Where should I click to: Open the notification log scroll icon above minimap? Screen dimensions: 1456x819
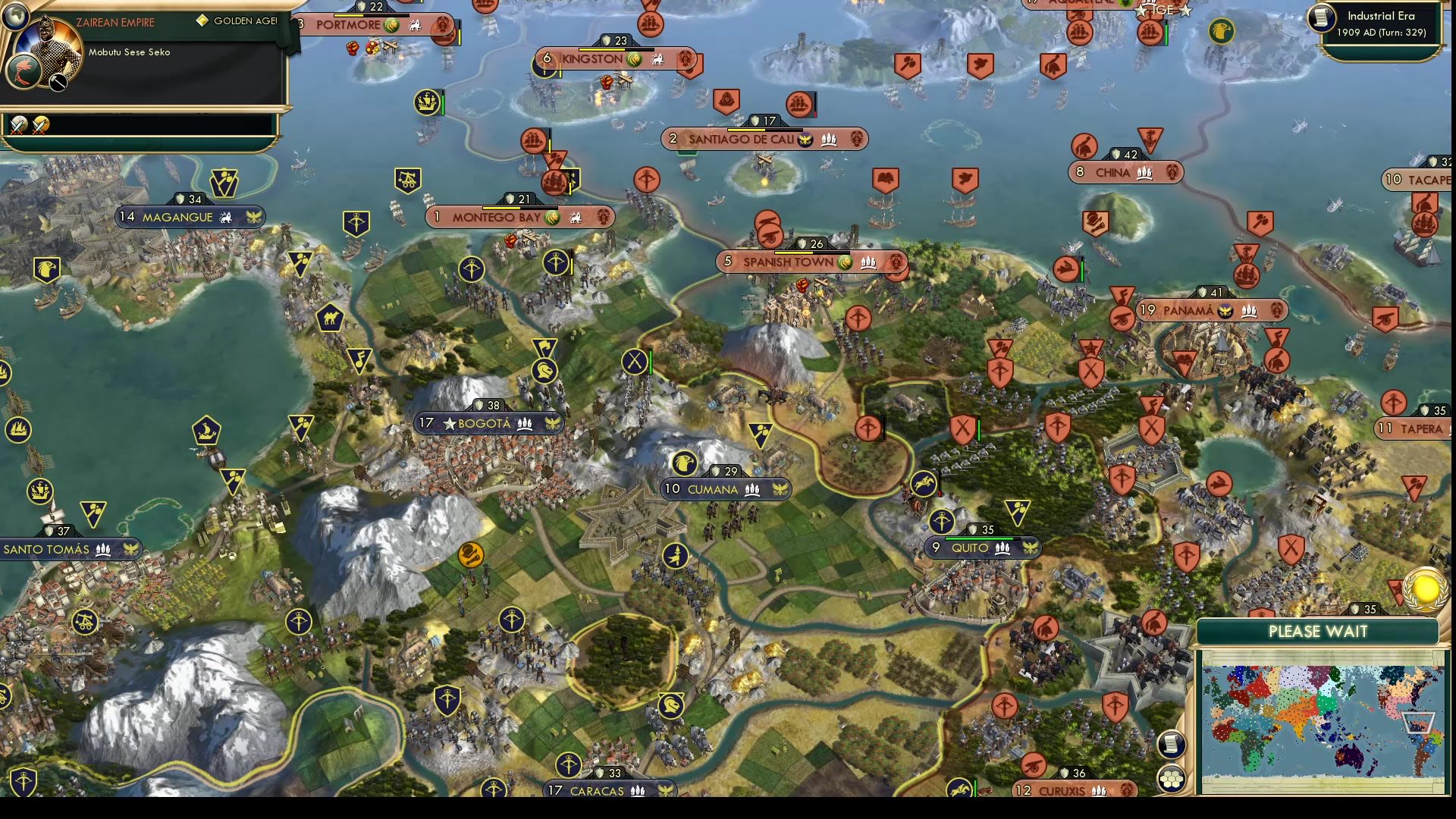[1172, 743]
